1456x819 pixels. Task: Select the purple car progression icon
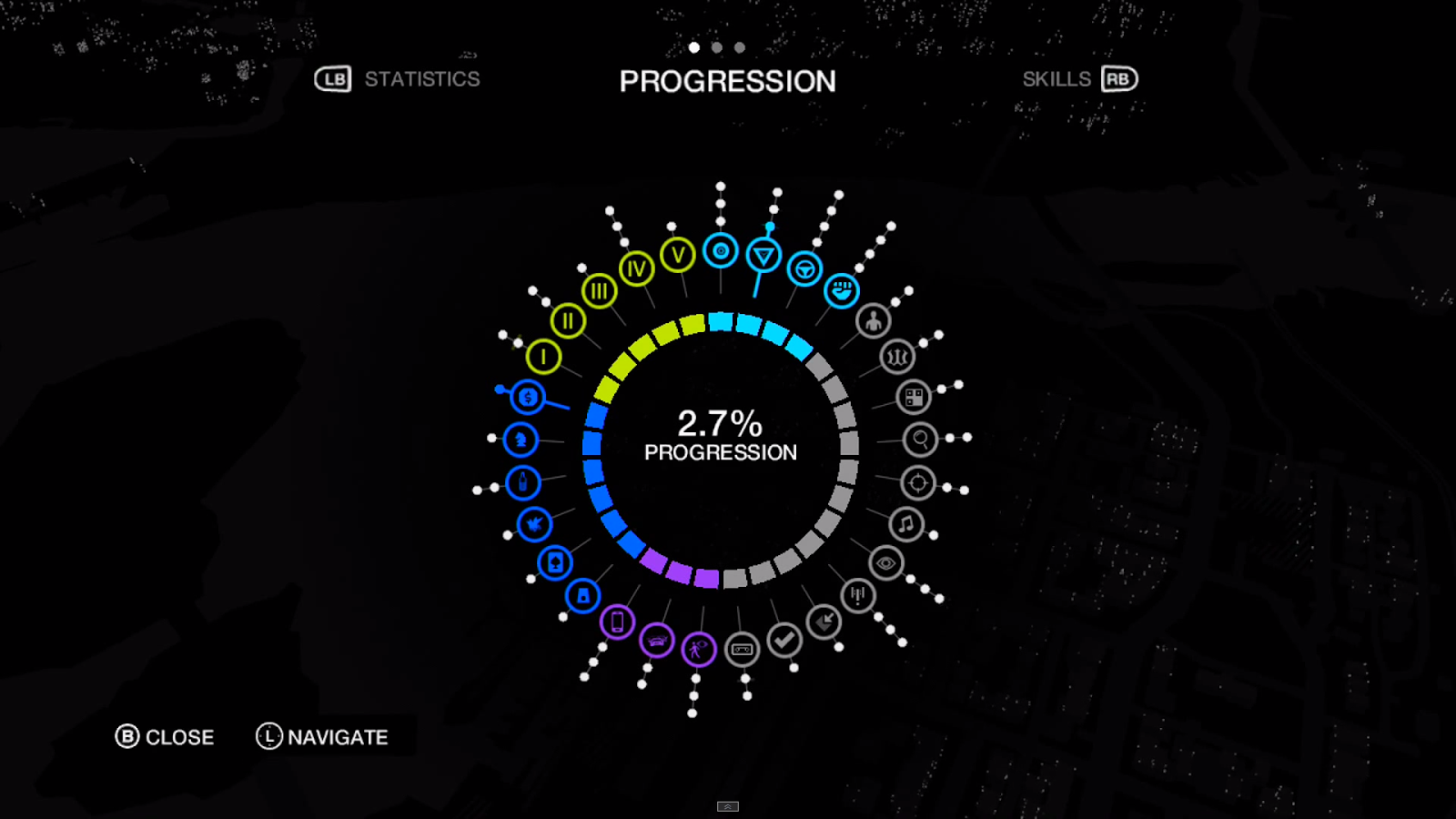[656, 642]
